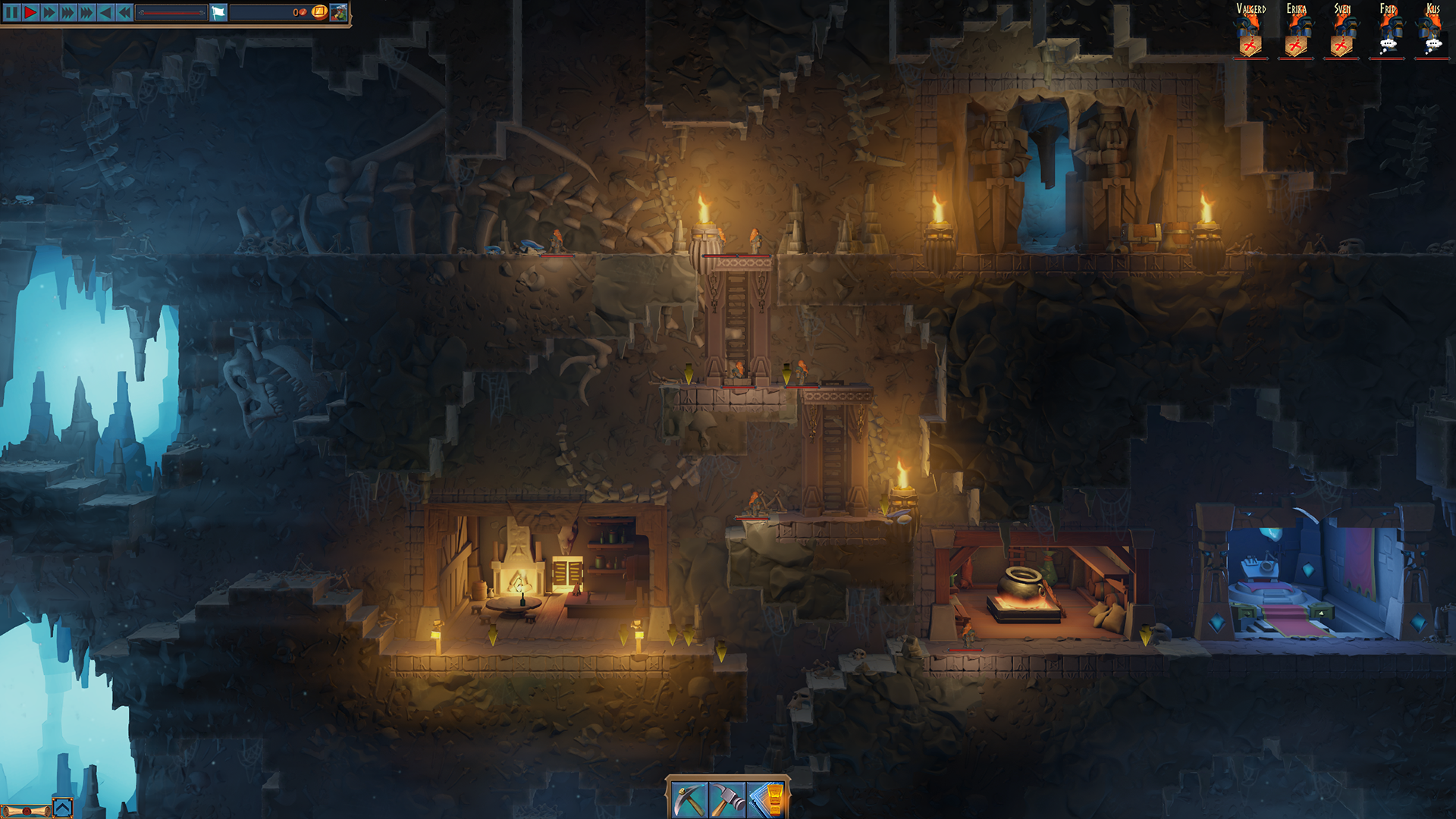Click the single backward step arrow

point(105,12)
